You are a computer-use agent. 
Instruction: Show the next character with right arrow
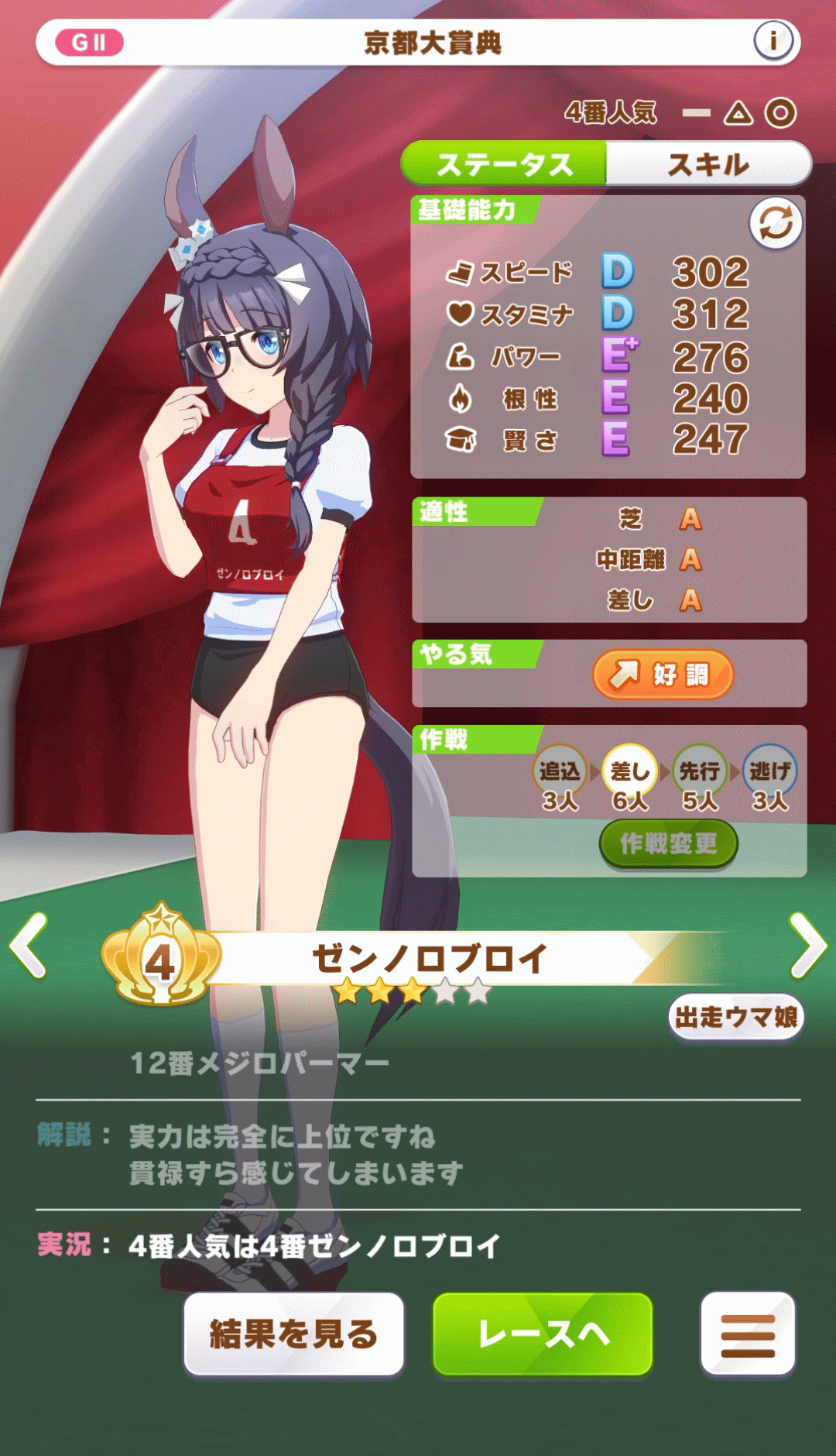point(807,946)
